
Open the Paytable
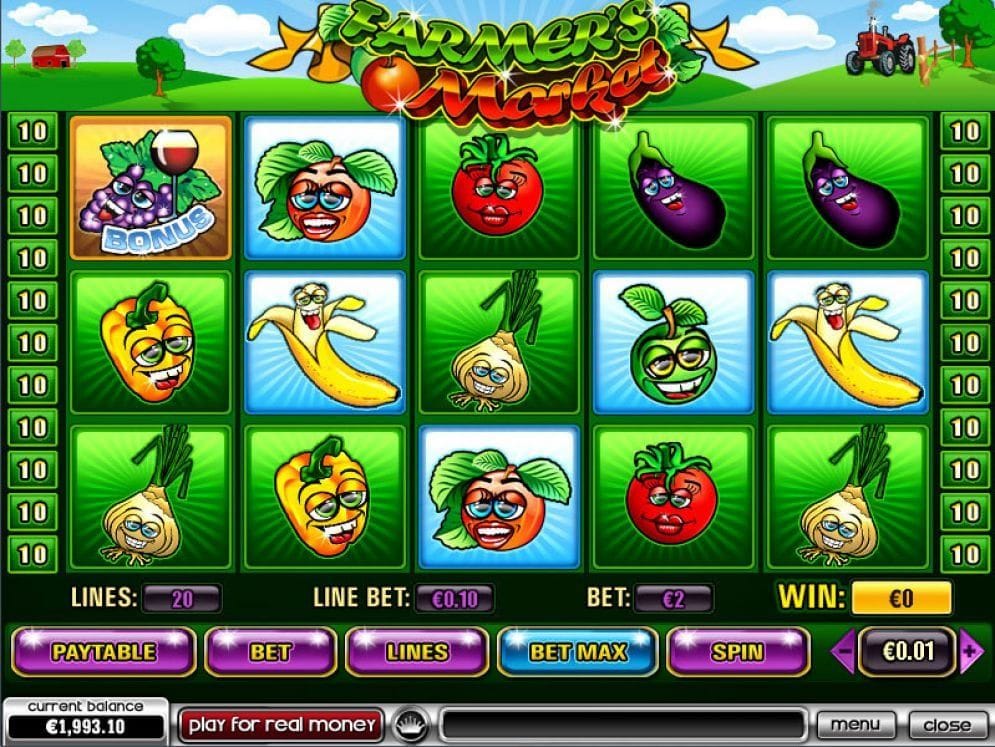pyautogui.click(x=104, y=652)
